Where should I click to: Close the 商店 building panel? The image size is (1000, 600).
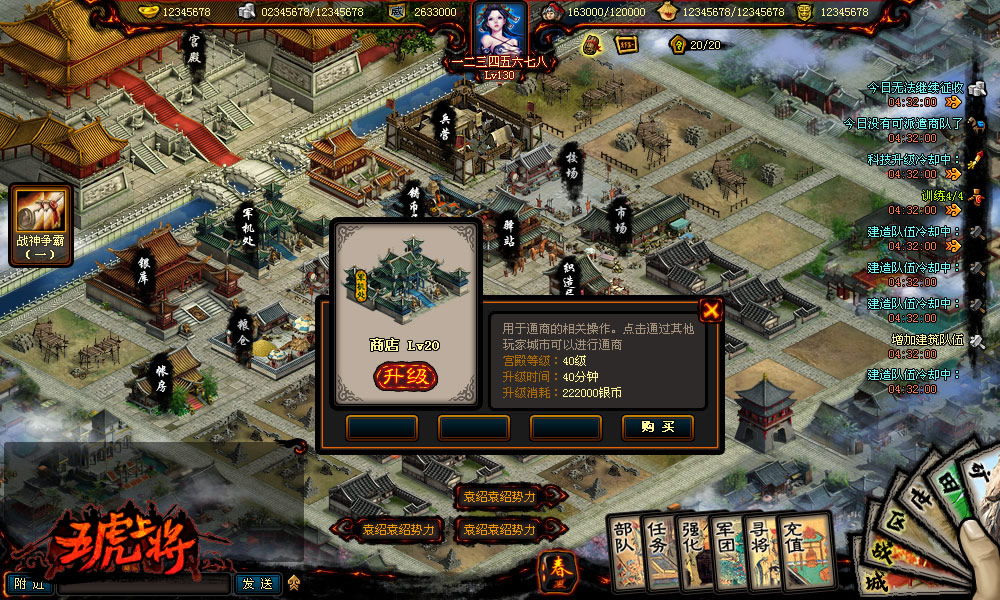(711, 310)
